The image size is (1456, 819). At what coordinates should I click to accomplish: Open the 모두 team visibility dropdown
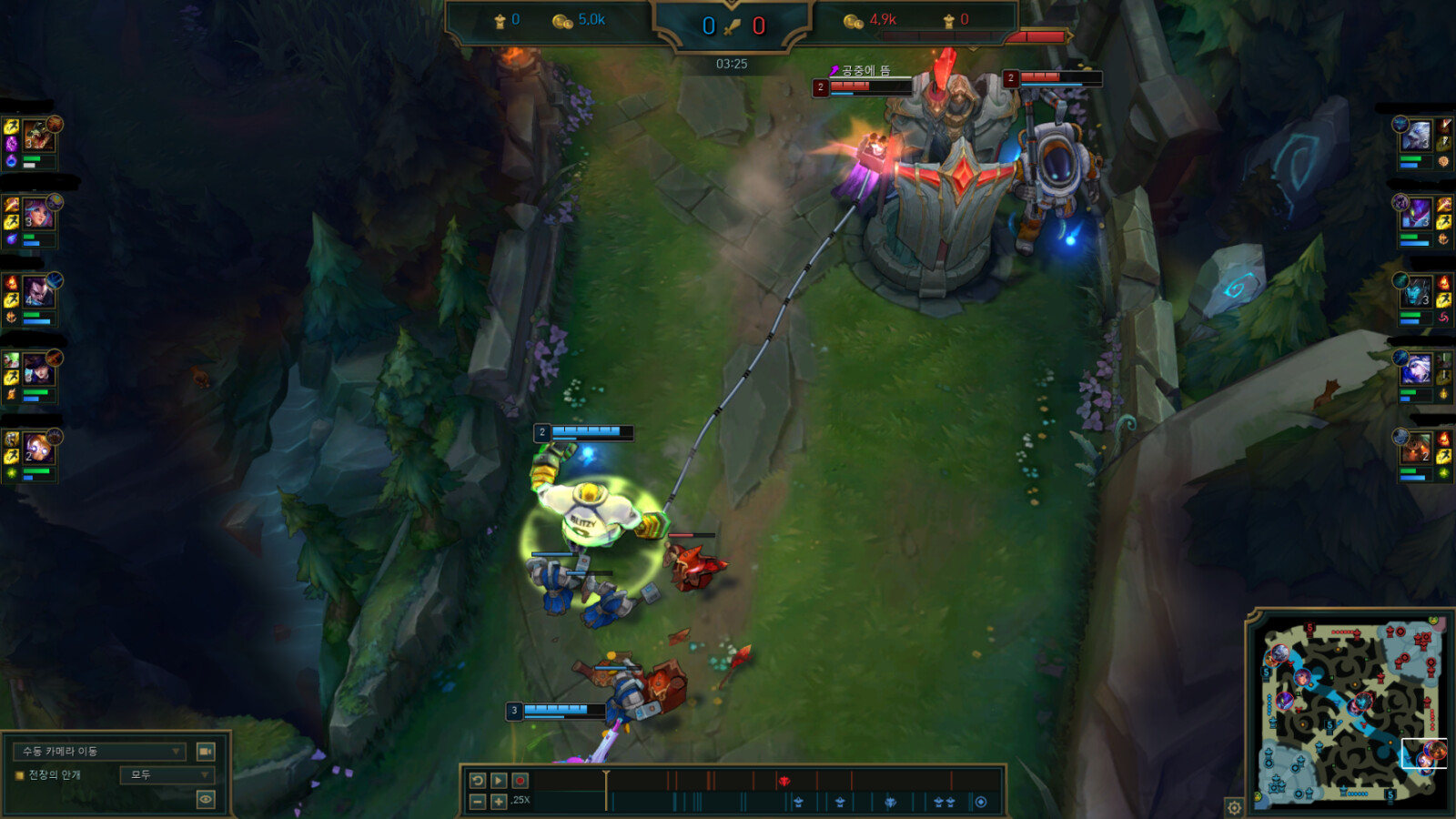[167, 775]
